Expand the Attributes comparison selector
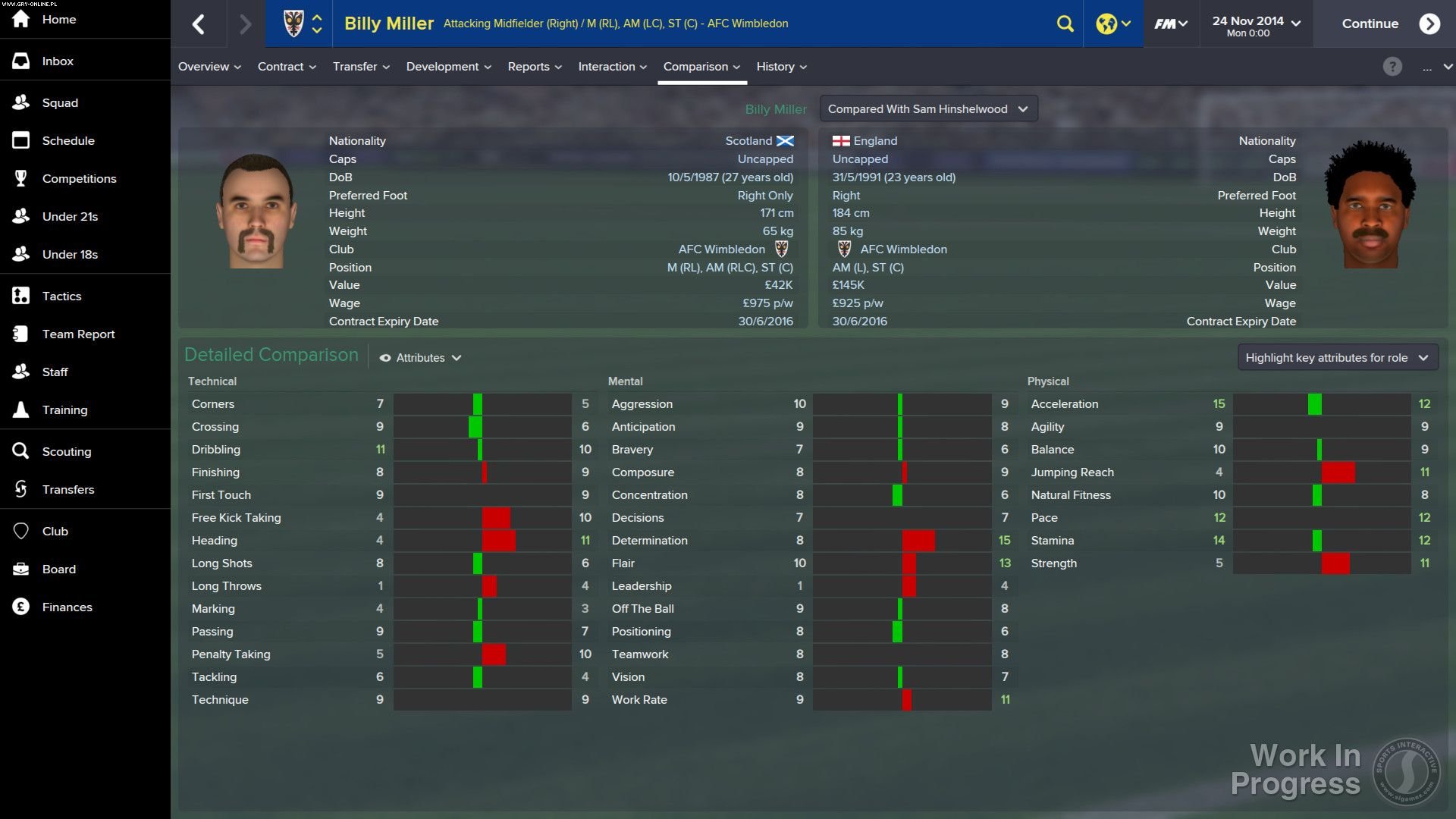1456x819 pixels. (x=420, y=357)
